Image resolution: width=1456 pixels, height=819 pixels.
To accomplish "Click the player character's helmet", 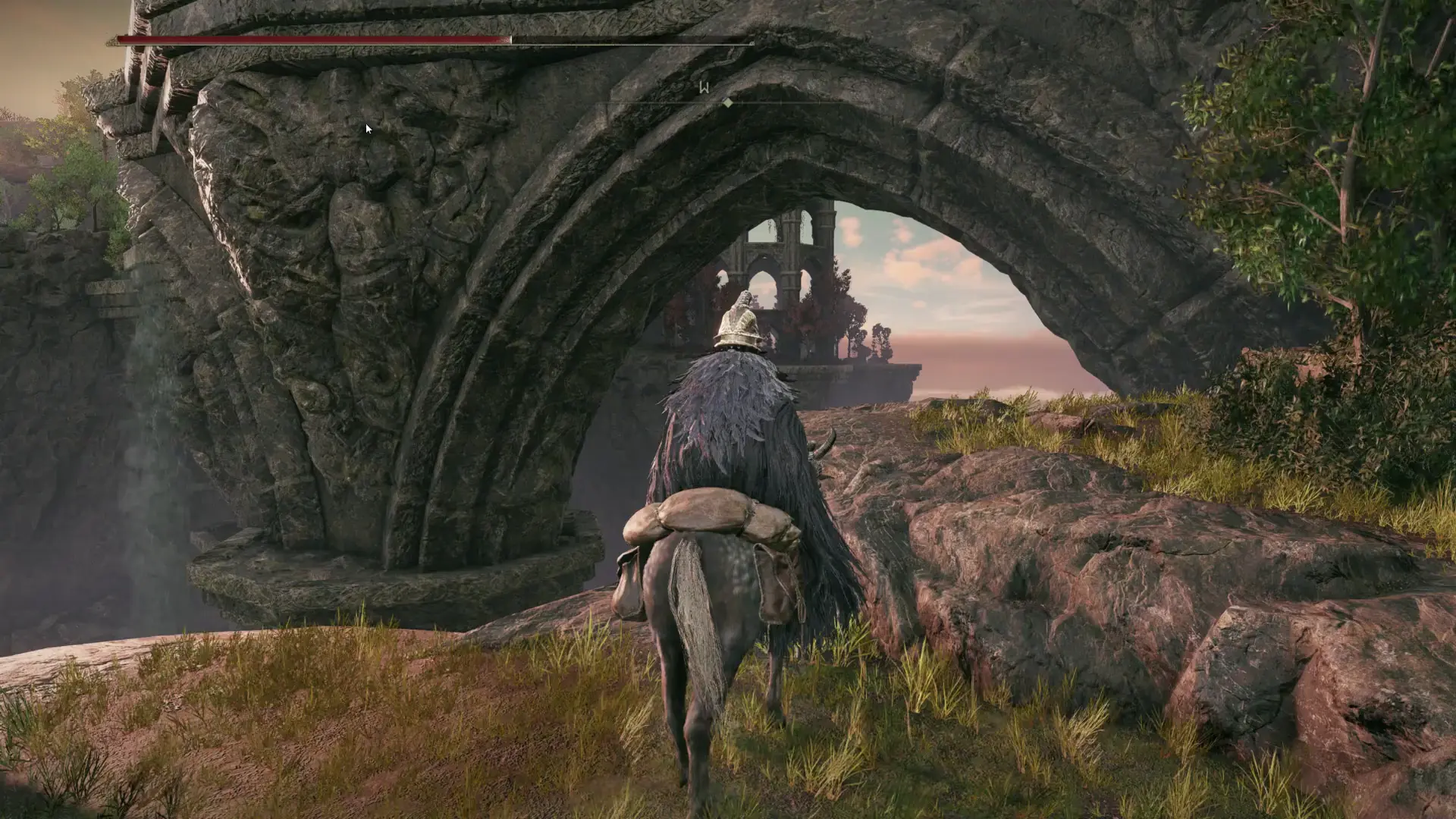I will [x=739, y=323].
